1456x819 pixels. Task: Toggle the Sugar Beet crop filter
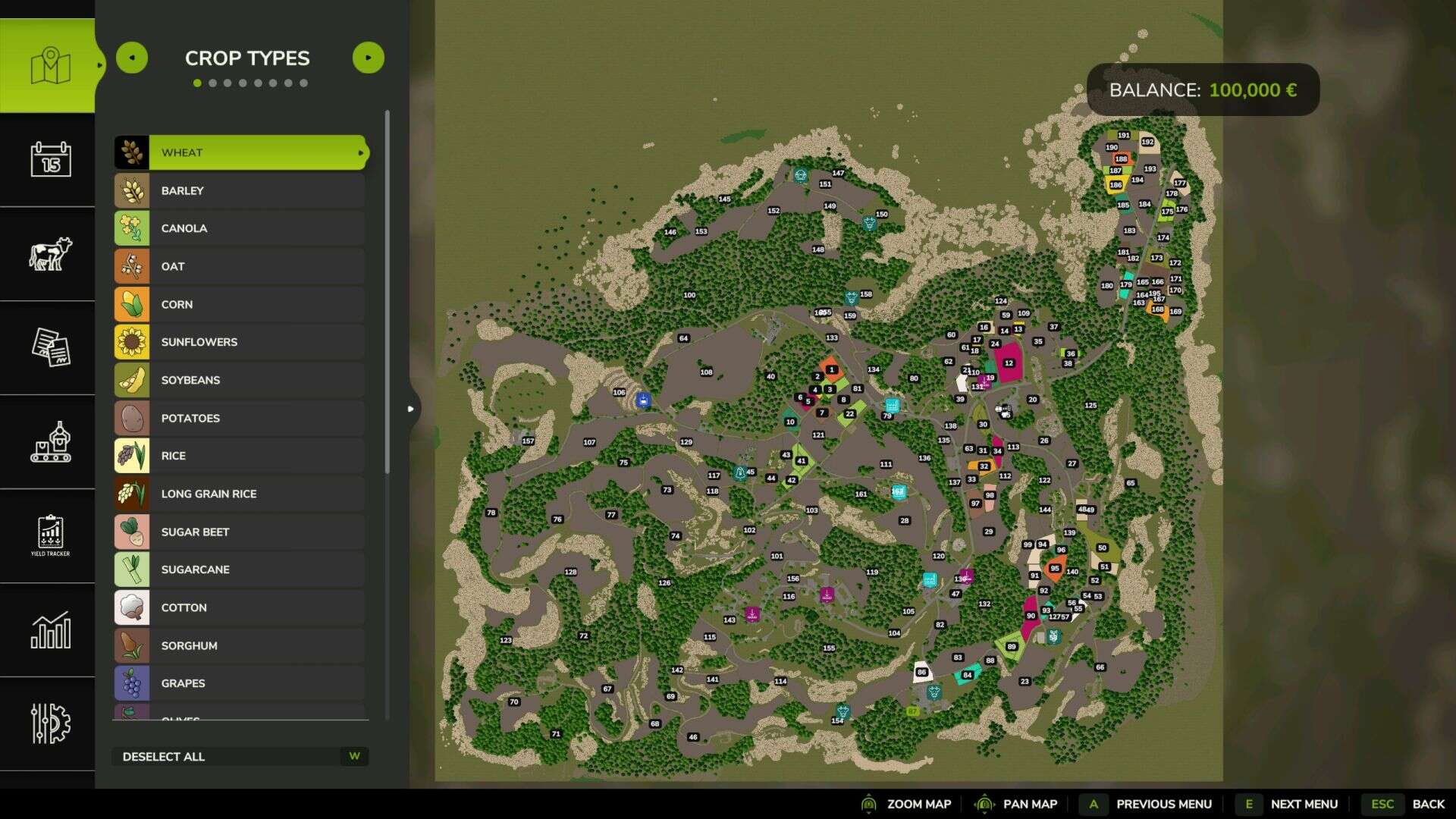tap(240, 532)
